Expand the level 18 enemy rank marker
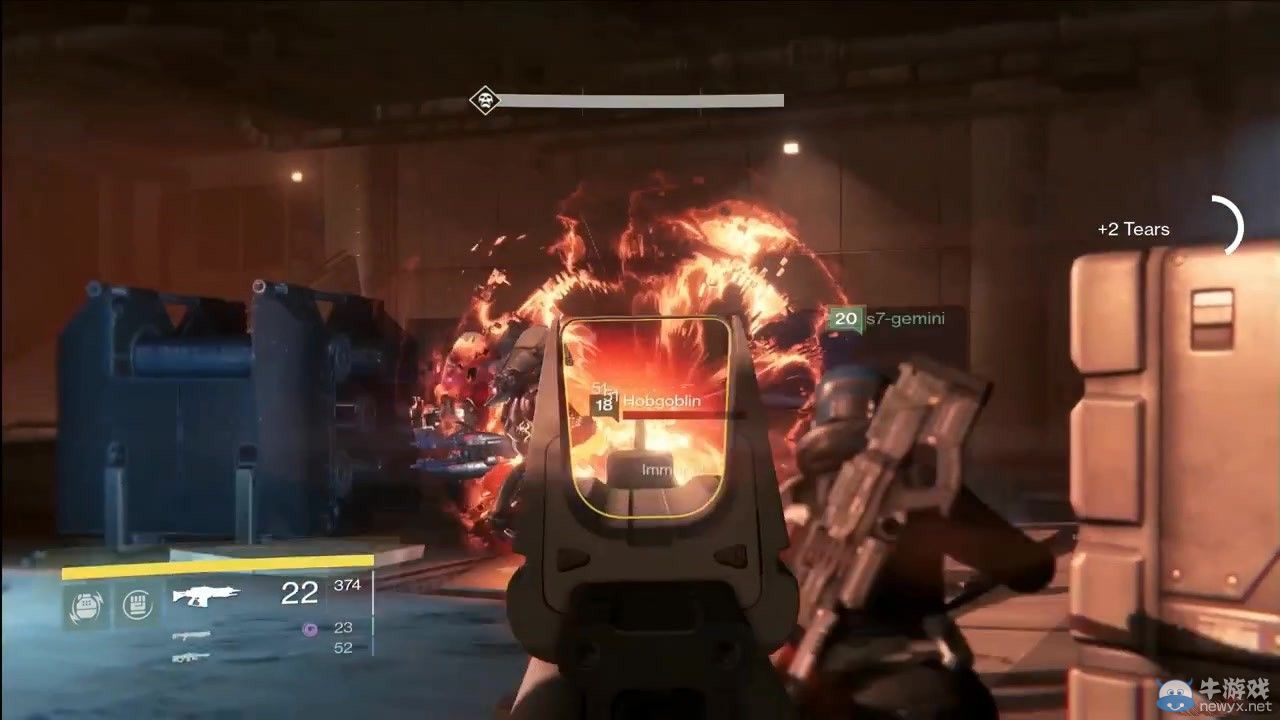1280x720 pixels. pyautogui.click(x=602, y=406)
